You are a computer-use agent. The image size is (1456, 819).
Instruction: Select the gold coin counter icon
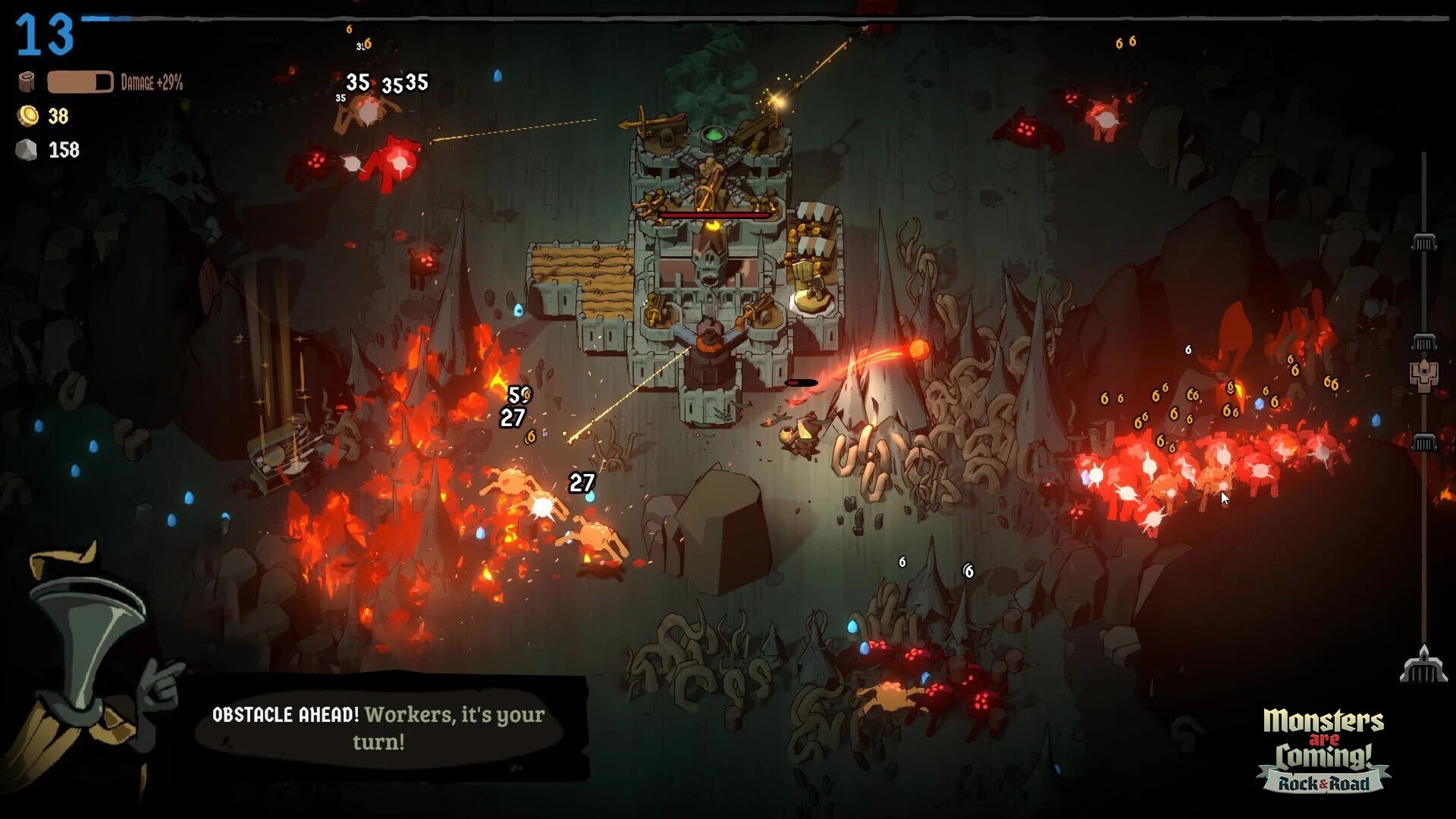click(x=28, y=116)
